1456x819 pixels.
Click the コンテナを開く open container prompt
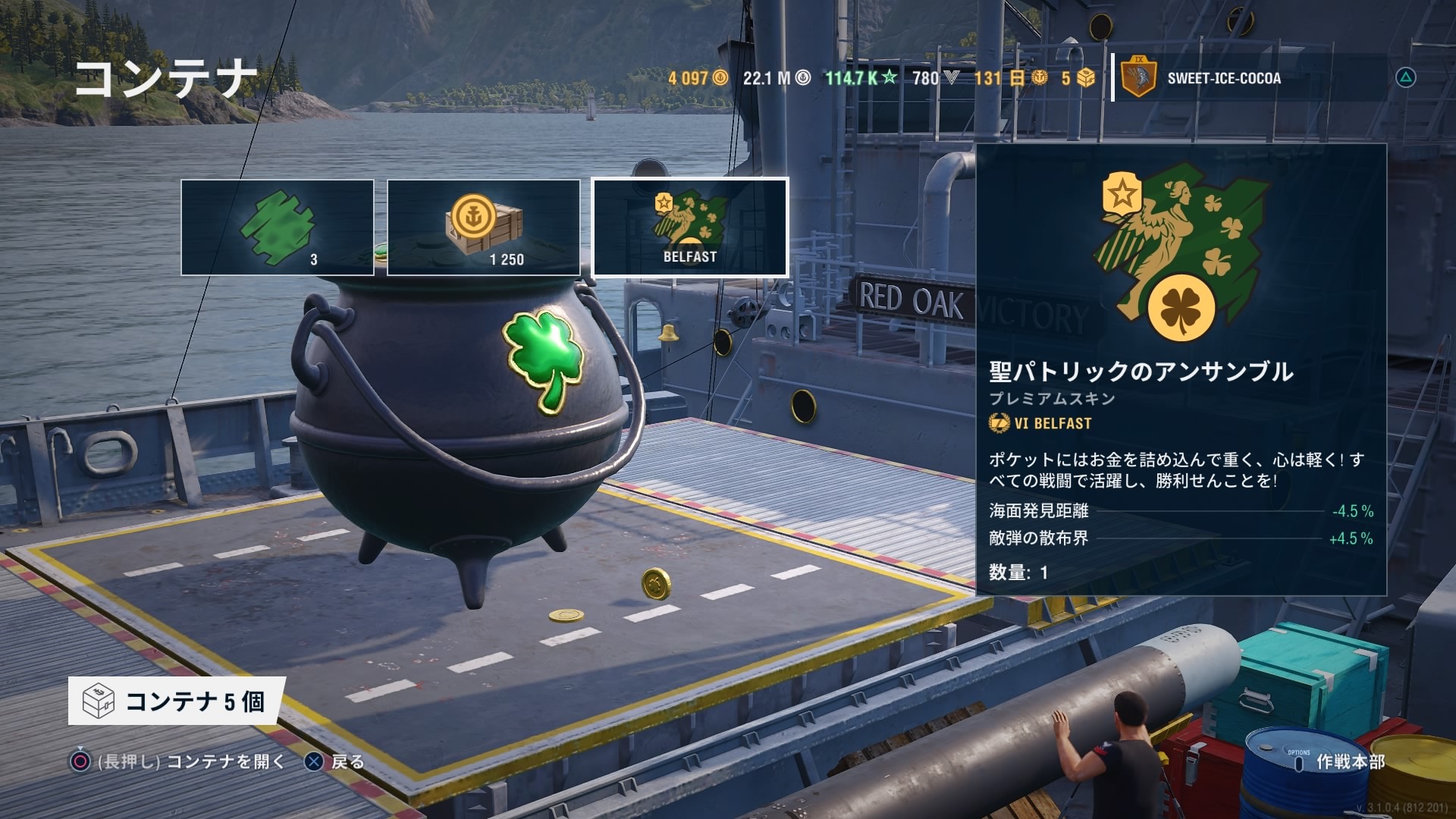pyautogui.click(x=178, y=761)
